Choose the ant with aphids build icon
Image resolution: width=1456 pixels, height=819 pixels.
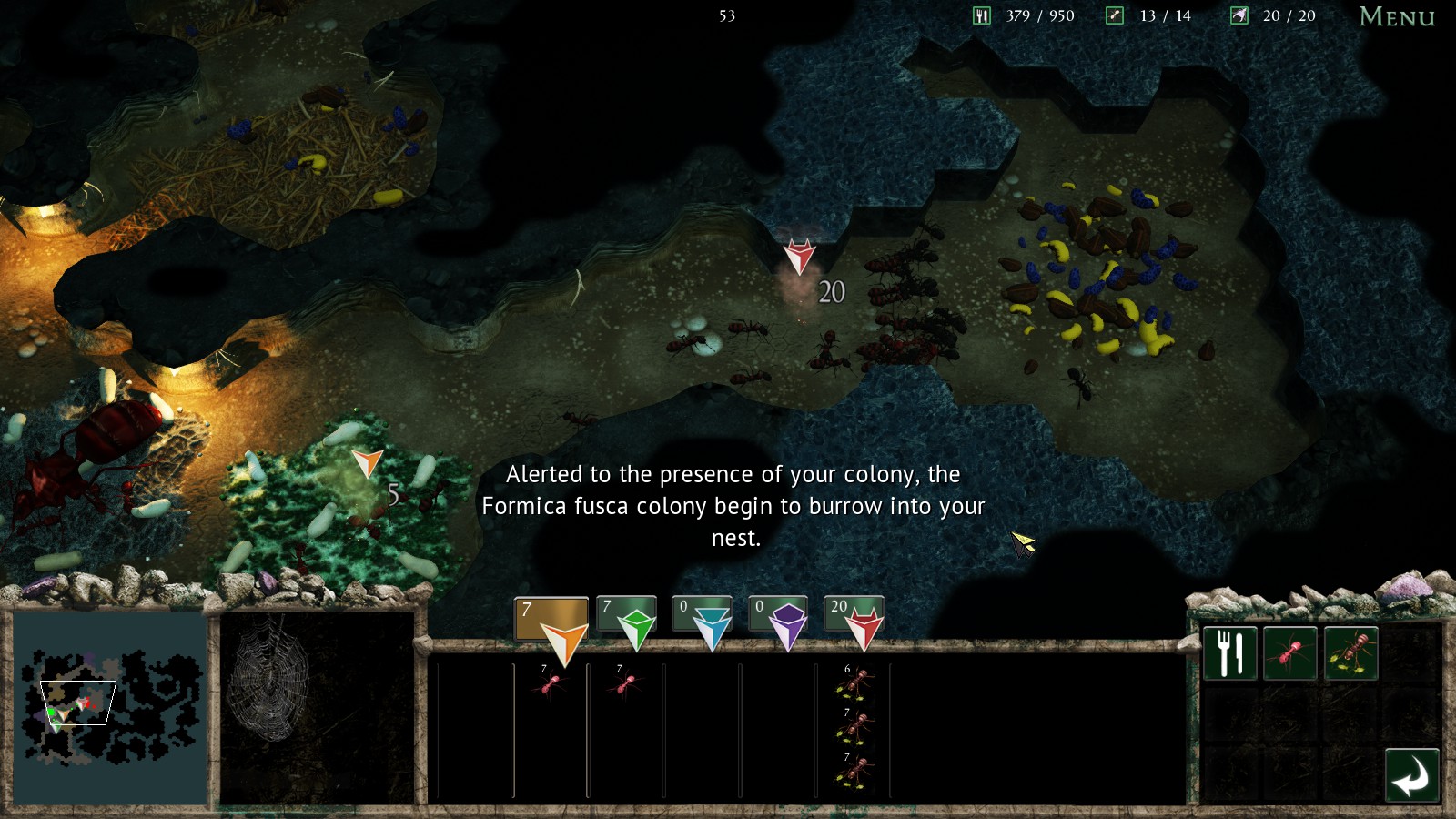1350,652
